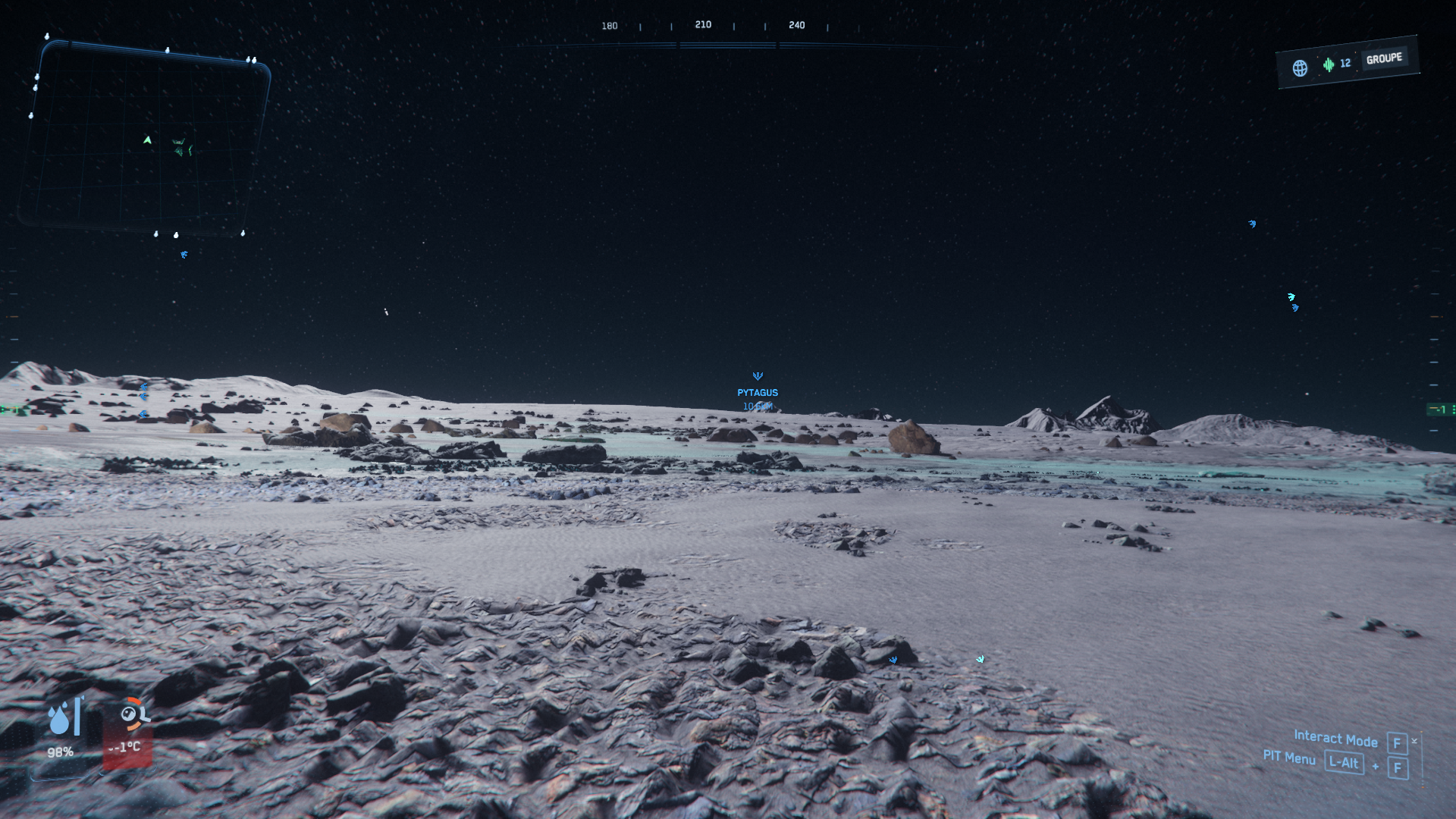
Task: Click the hydration water drop icon
Action: coord(60,717)
